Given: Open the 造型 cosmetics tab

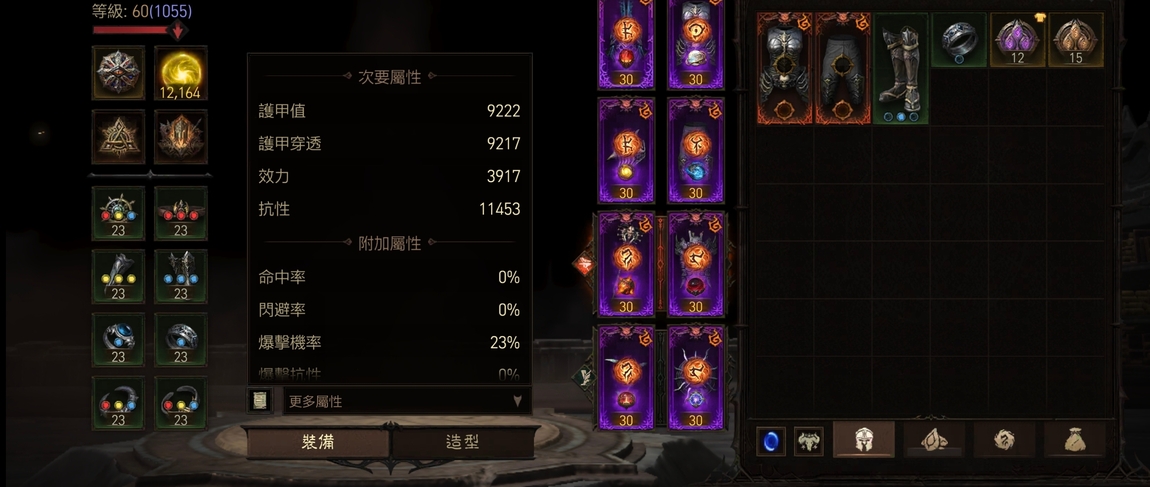Looking at the screenshot, I should (x=462, y=442).
